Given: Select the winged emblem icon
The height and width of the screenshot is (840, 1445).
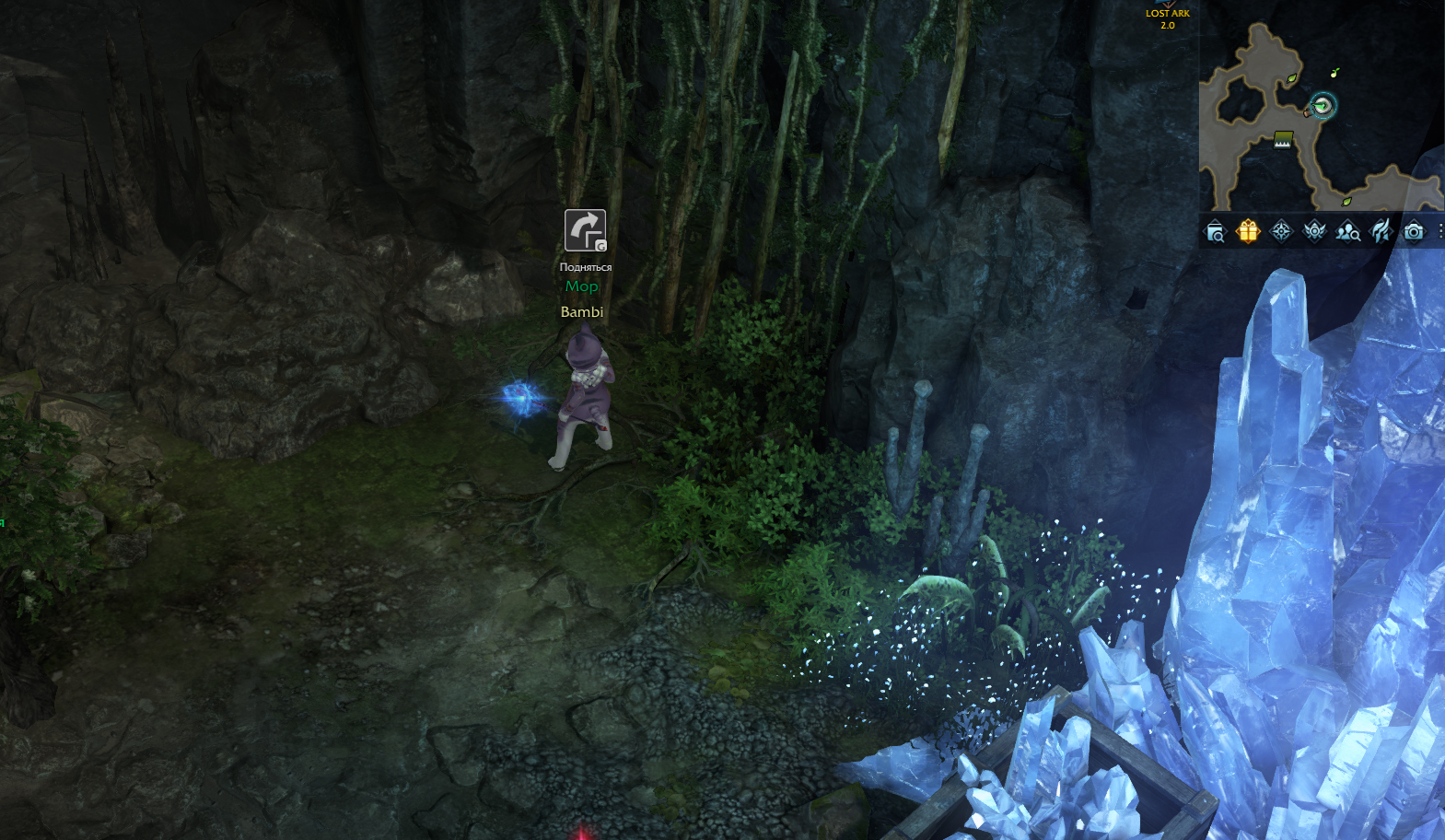Looking at the screenshot, I should click(1314, 231).
